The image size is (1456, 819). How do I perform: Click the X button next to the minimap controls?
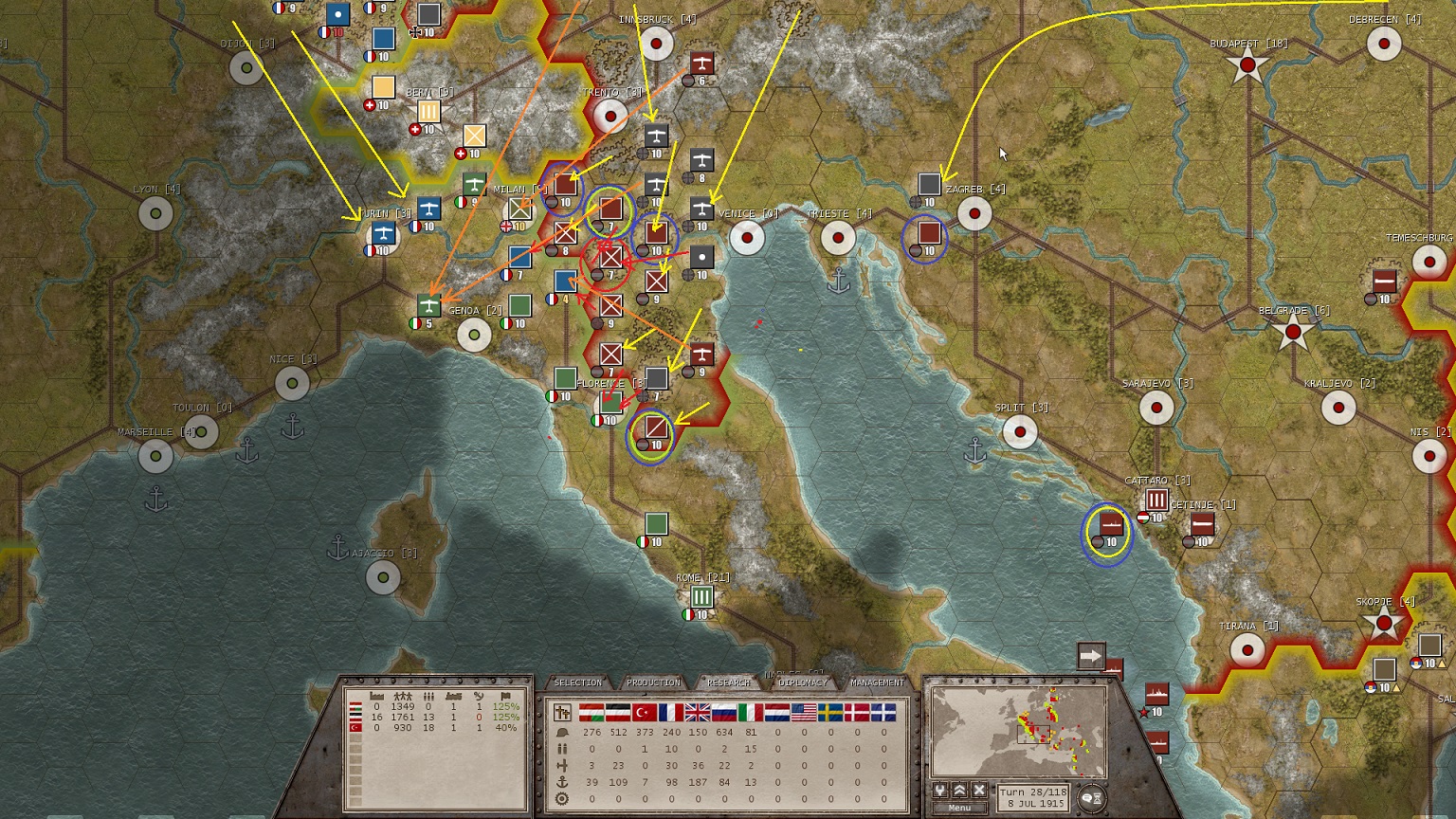pyautogui.click(x=979, y=790)
